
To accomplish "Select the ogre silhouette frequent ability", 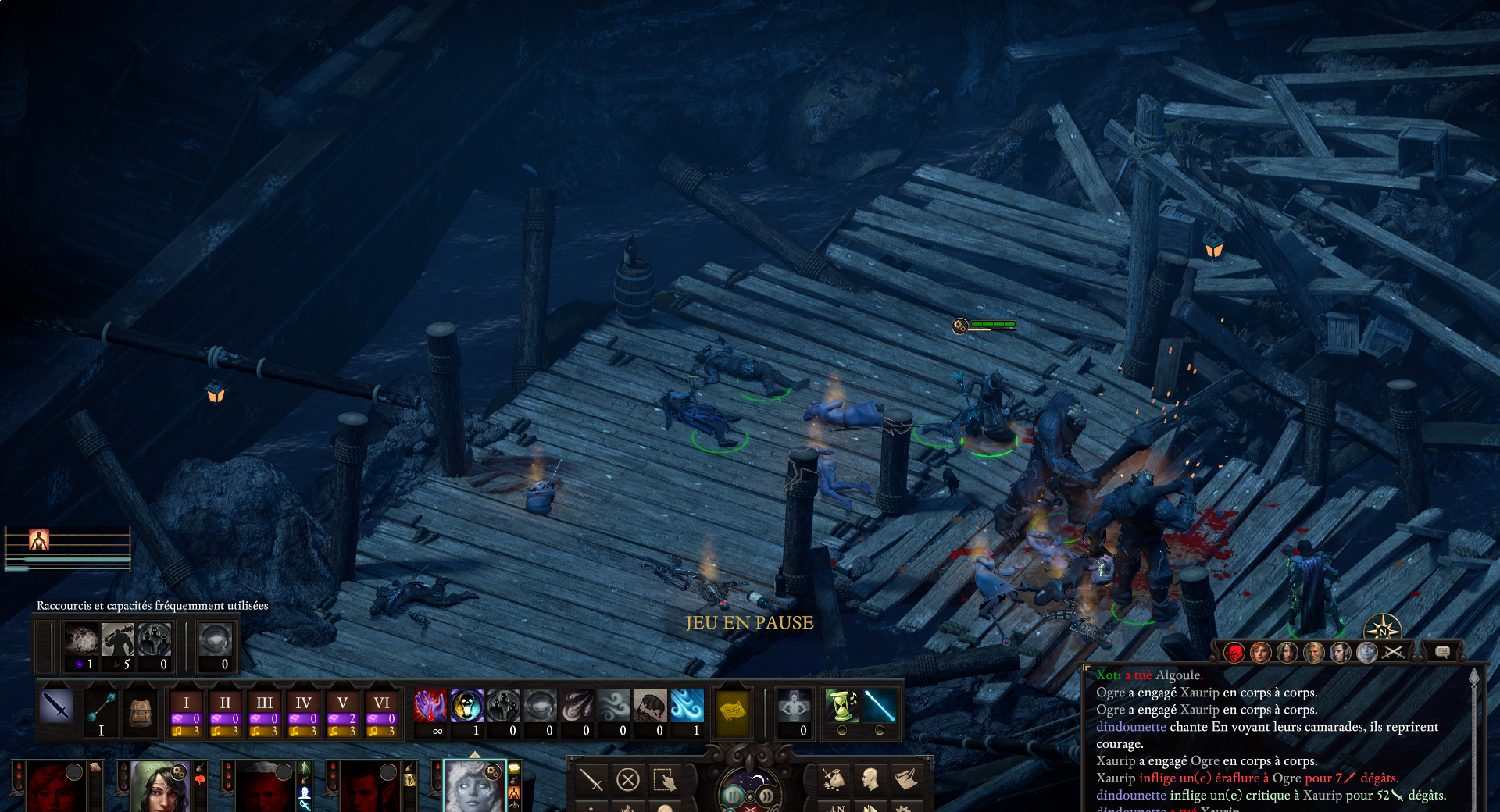I will [118, 640].
